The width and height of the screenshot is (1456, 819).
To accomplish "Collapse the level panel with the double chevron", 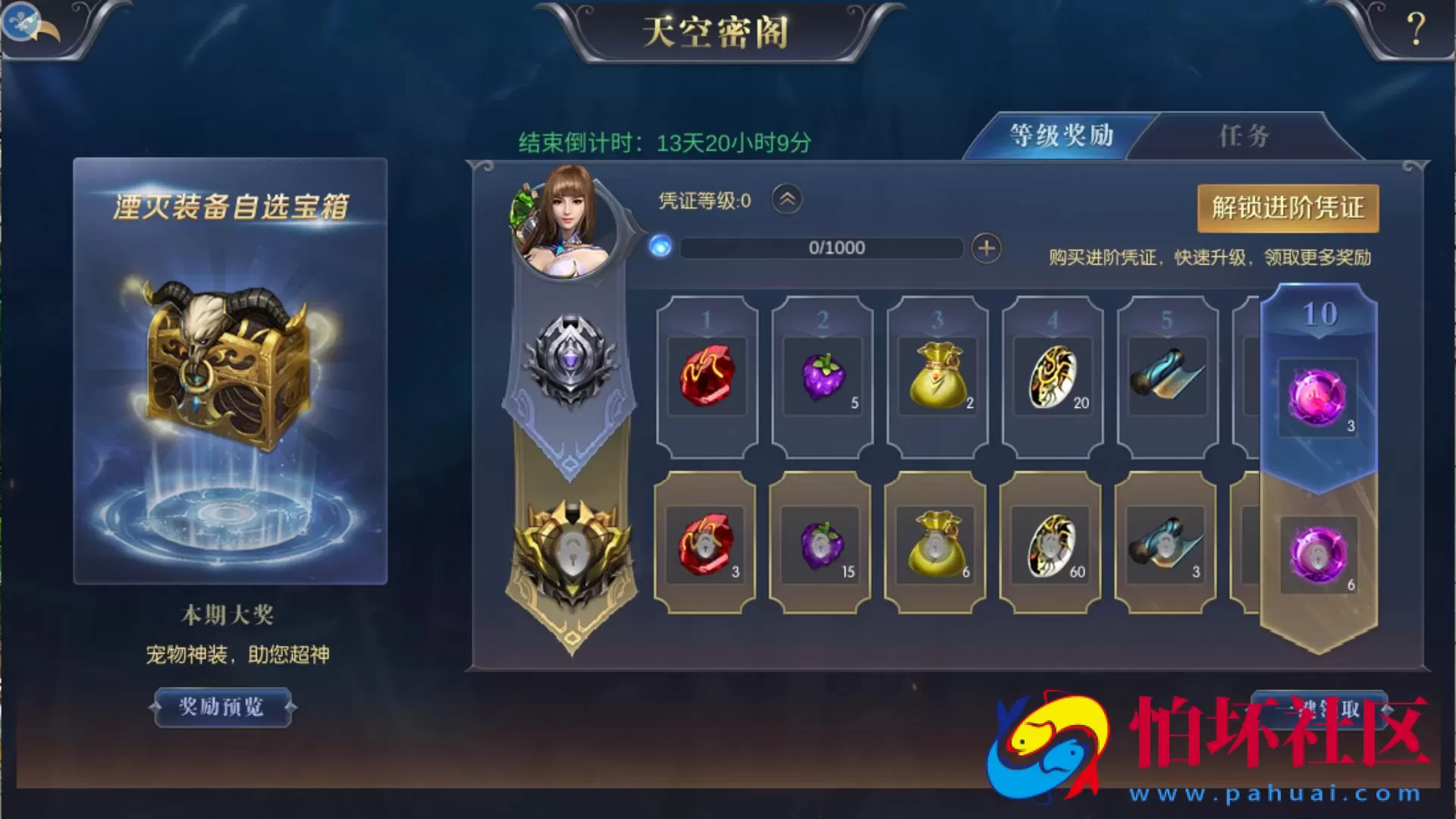I will click(785, 199).
